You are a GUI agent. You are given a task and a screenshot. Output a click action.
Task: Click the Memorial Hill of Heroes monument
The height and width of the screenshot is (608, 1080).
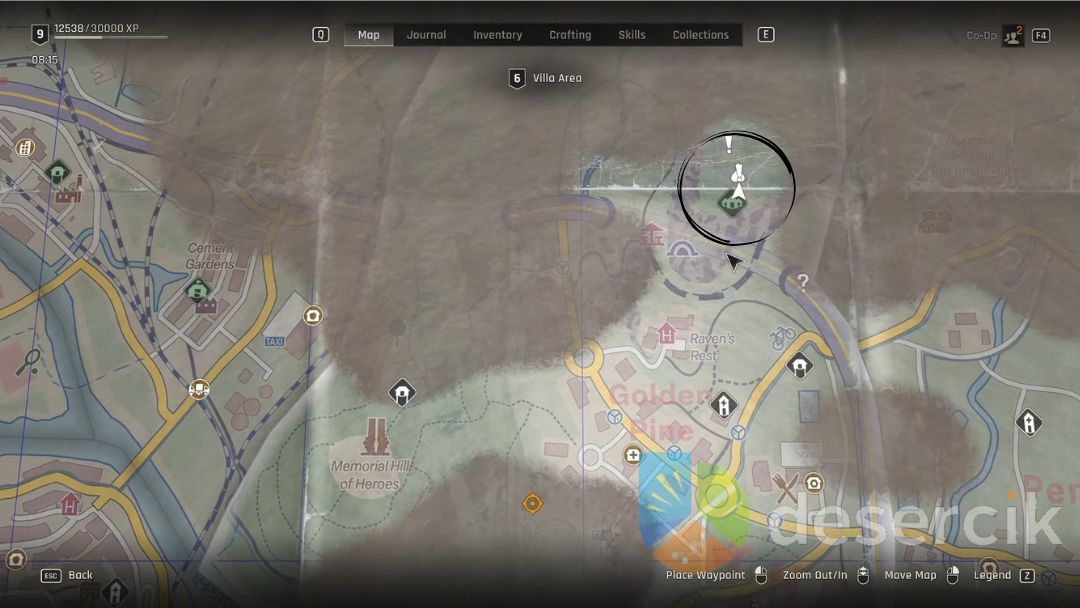(376, 439)
